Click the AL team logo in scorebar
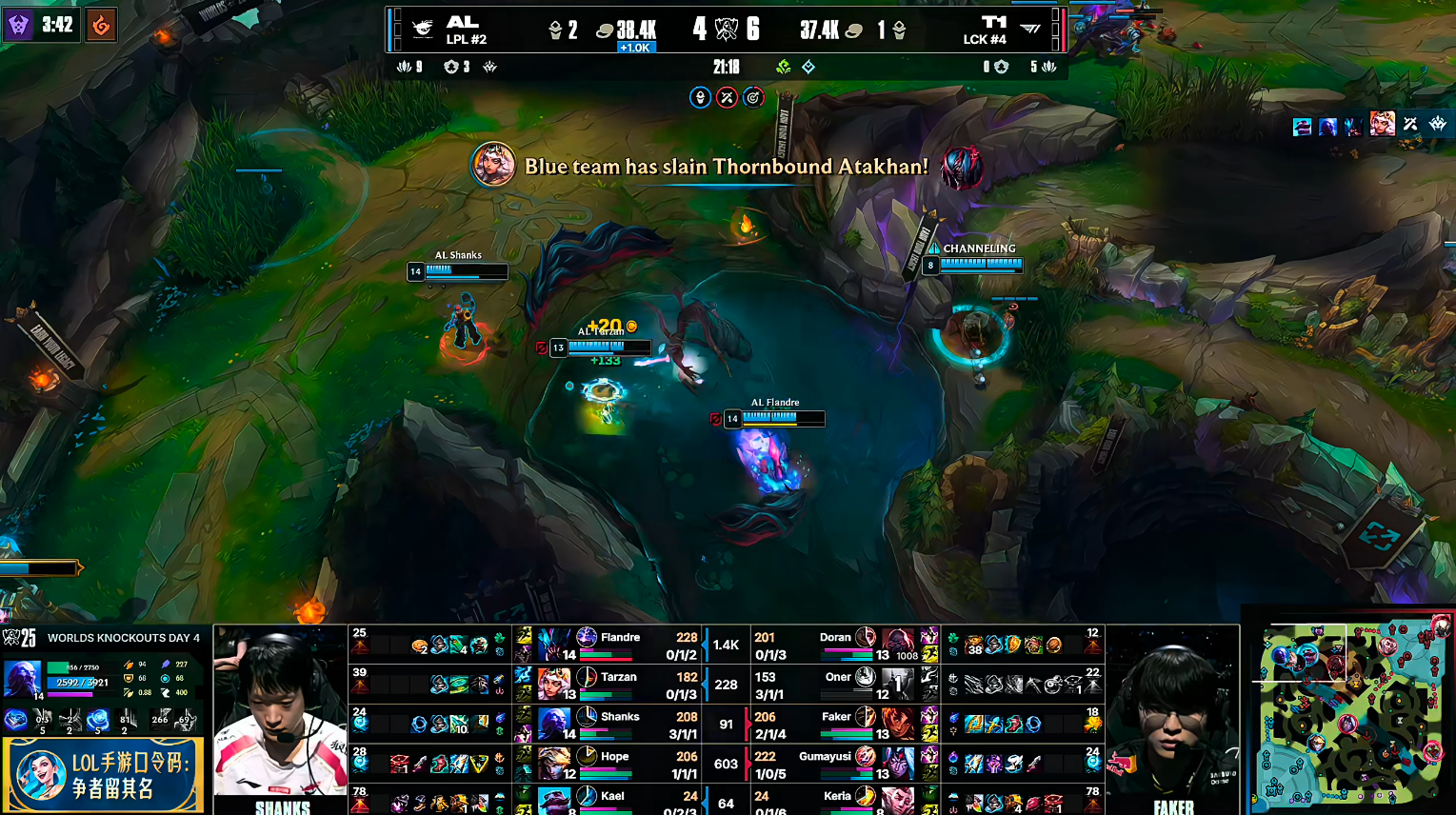This screenshot has height=815, width=1456. [x=424, y=30]
